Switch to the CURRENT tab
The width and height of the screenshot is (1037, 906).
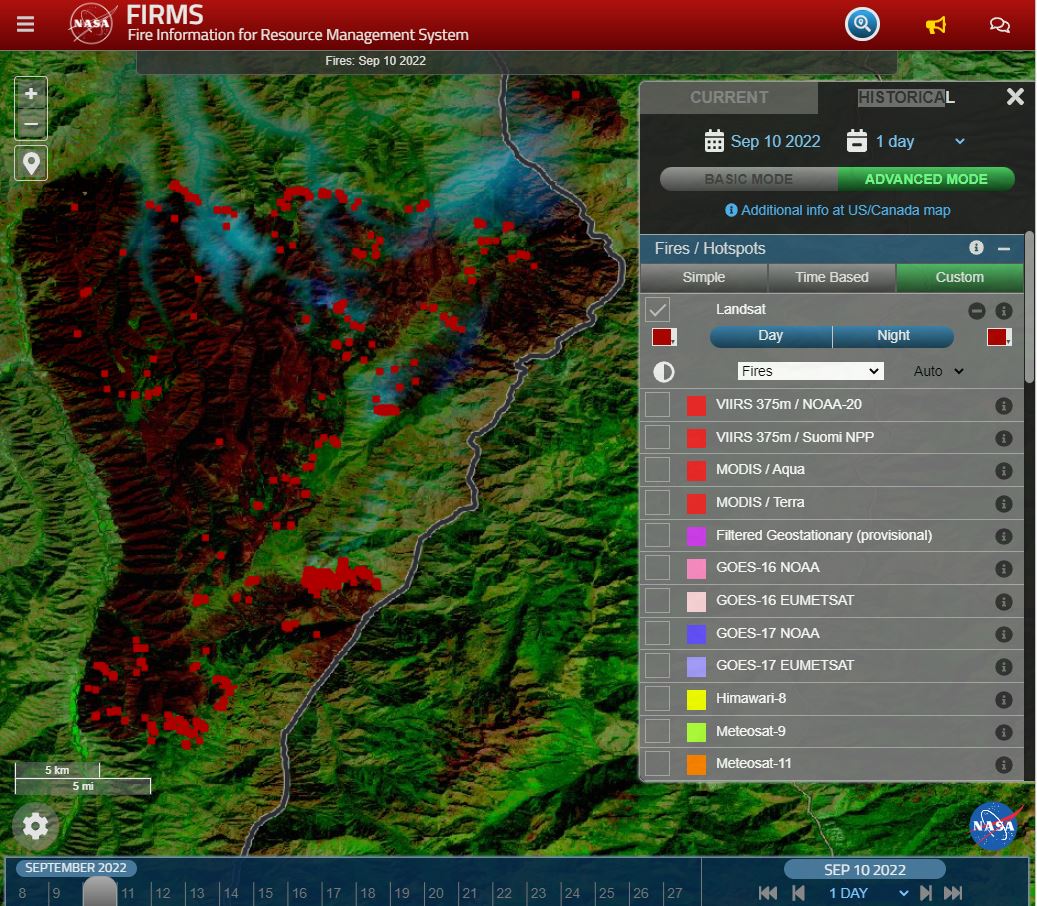[x=729, y=97]
